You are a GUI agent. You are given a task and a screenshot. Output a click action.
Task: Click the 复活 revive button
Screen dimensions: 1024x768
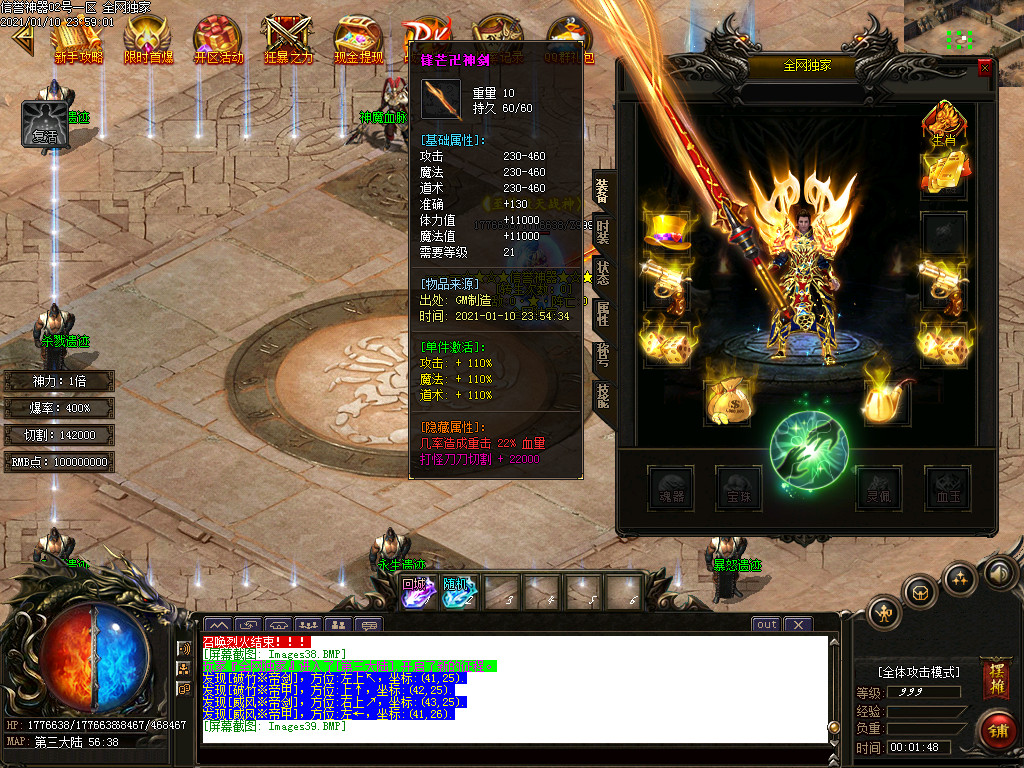tap(45, 124)
